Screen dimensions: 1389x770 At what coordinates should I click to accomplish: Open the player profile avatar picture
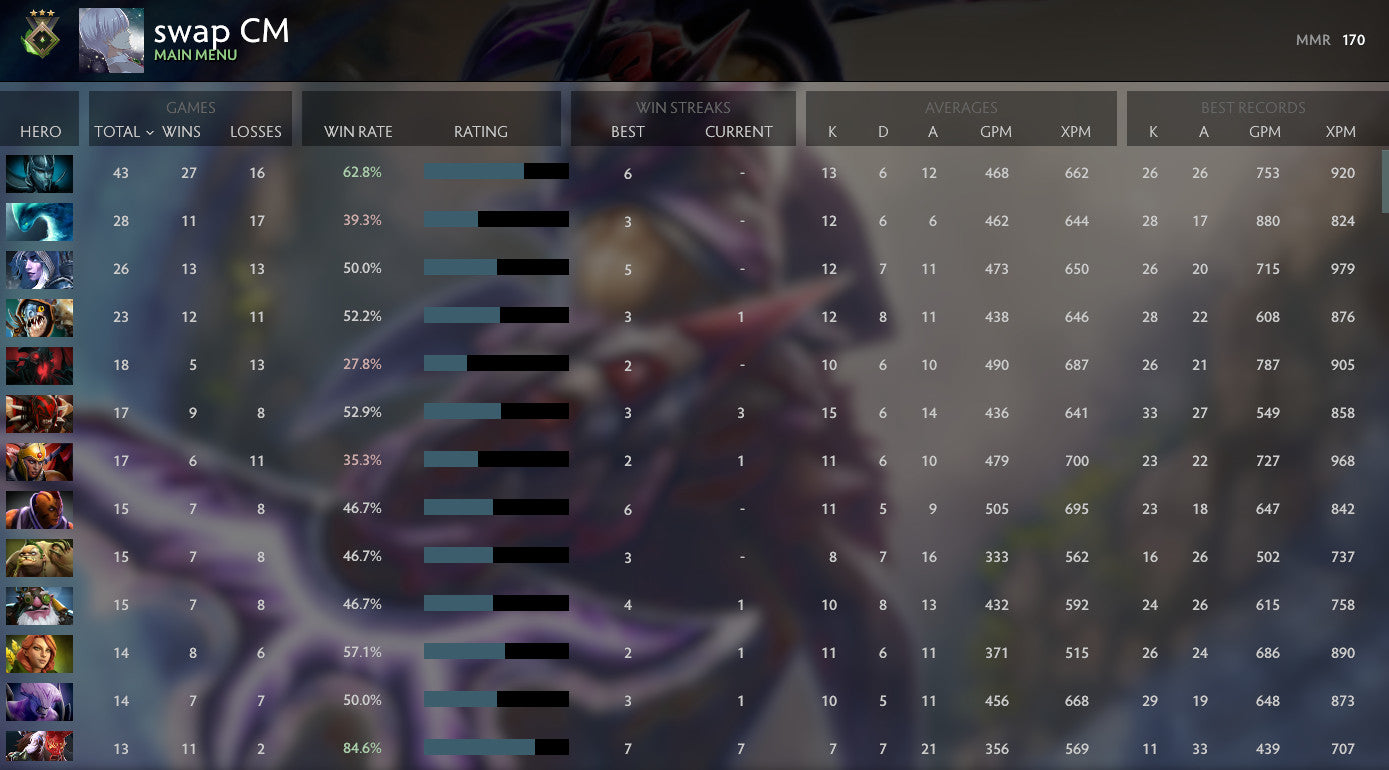pyautogui.click(x=111, y=40)
